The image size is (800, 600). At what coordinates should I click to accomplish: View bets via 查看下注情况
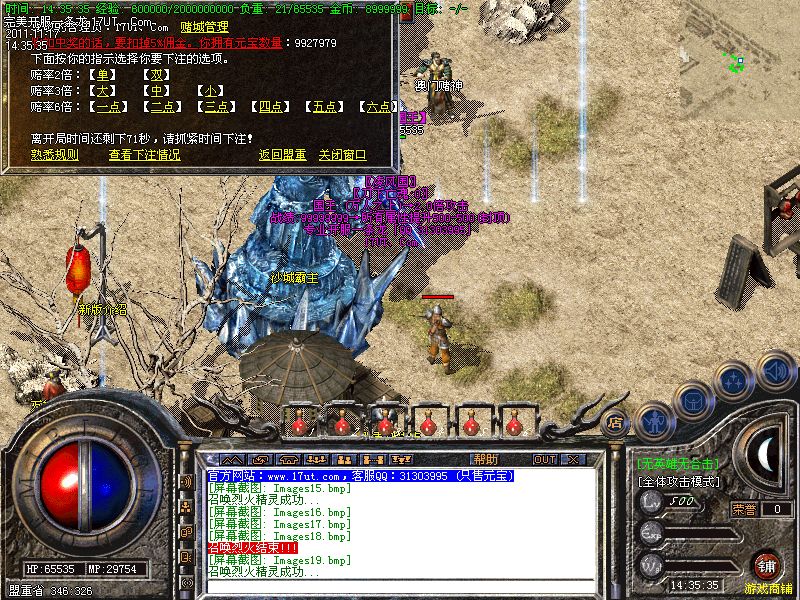point(145,155)
